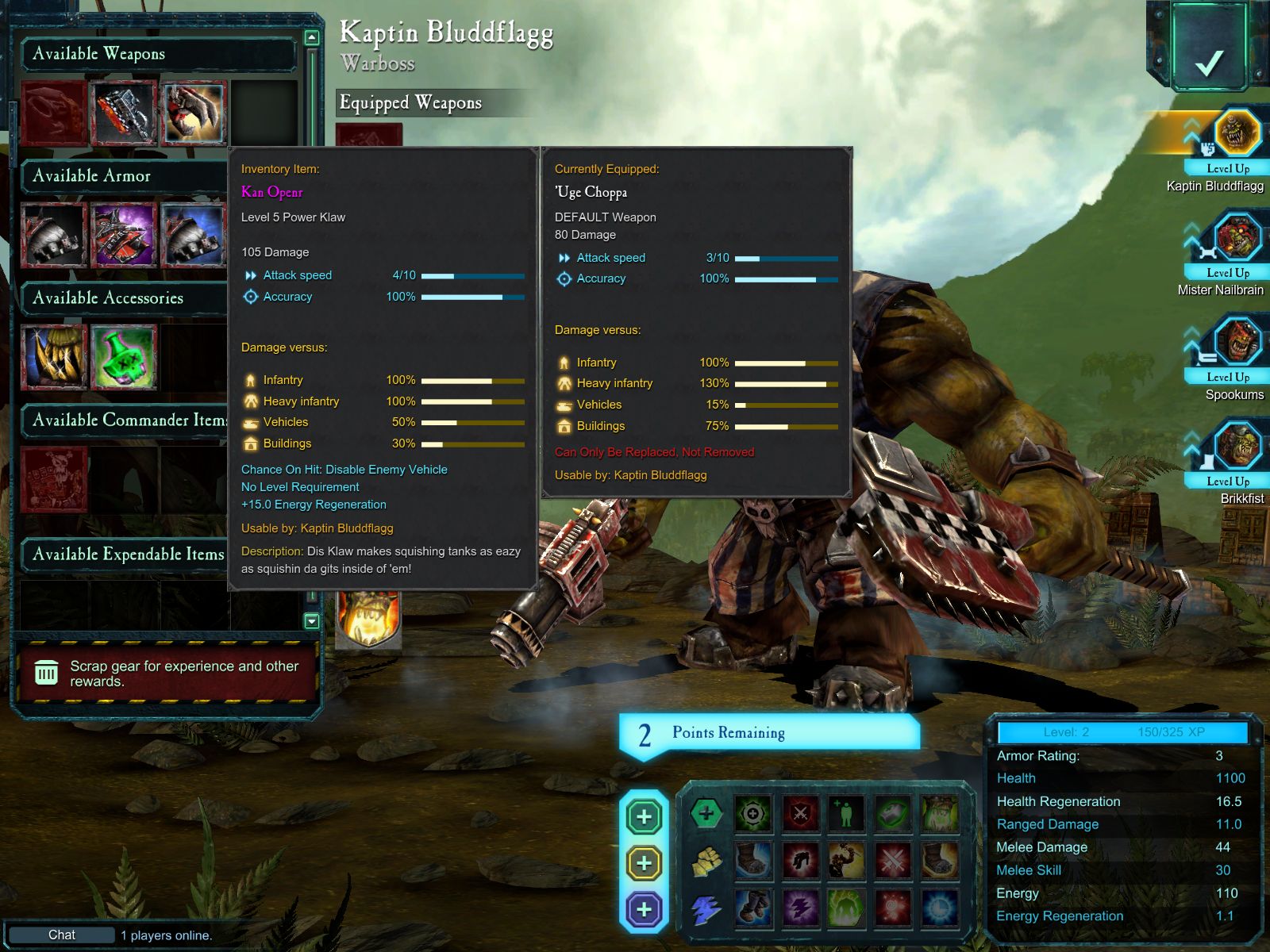The image size is (1270, 952).
Task: Click the inventory scroll-up arrow
Action: click(x=312, y=37)
